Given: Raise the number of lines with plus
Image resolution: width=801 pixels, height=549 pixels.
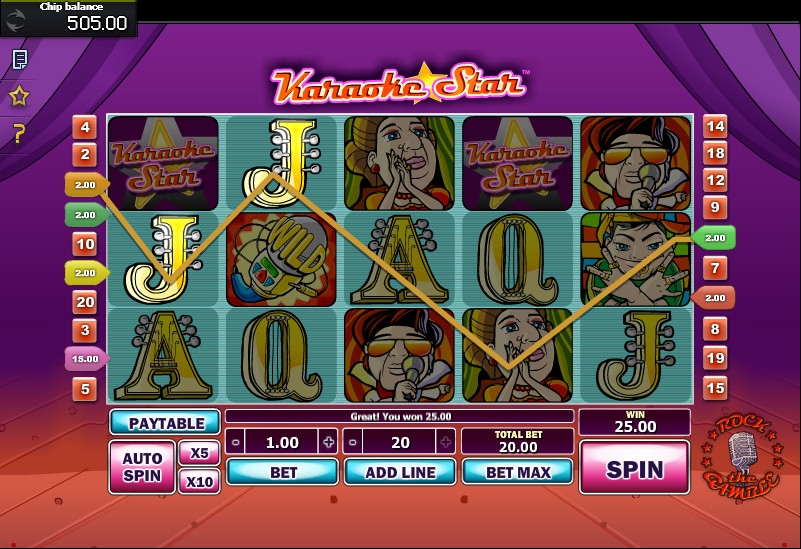Looking at the screenshot, I should point(446,442).
